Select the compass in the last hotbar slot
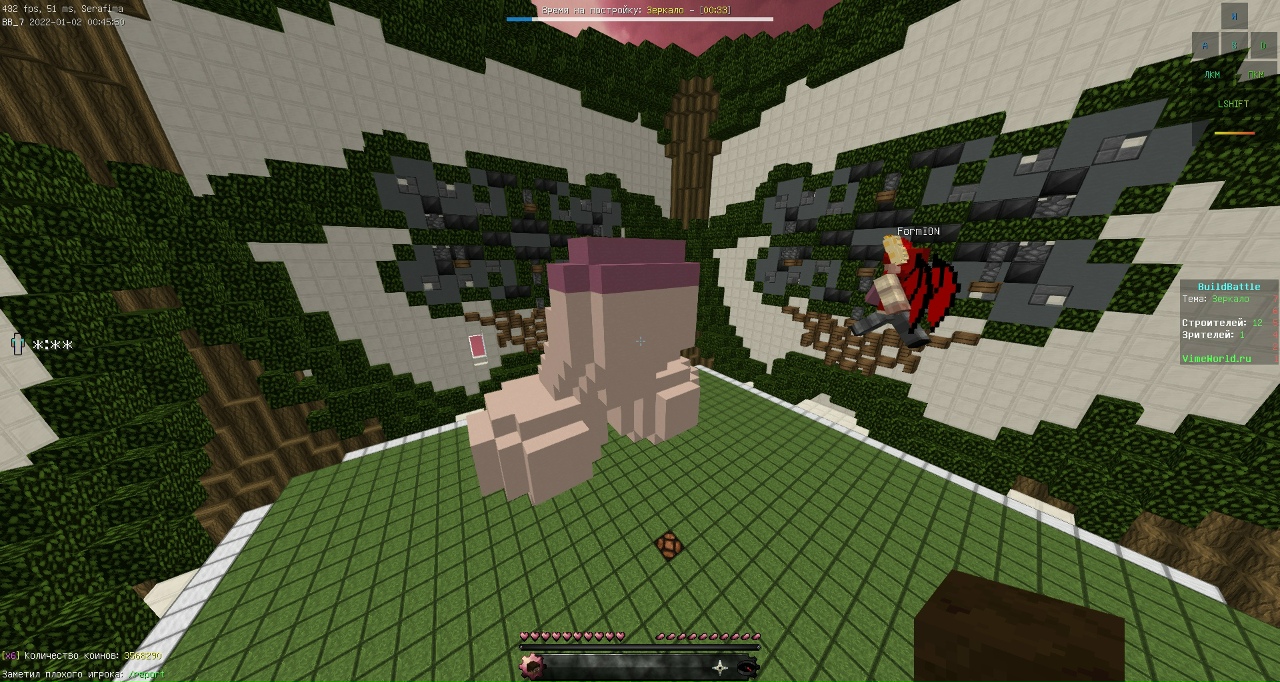The width and height of the screenshot is (1280, 682). (x=746, y=667)
